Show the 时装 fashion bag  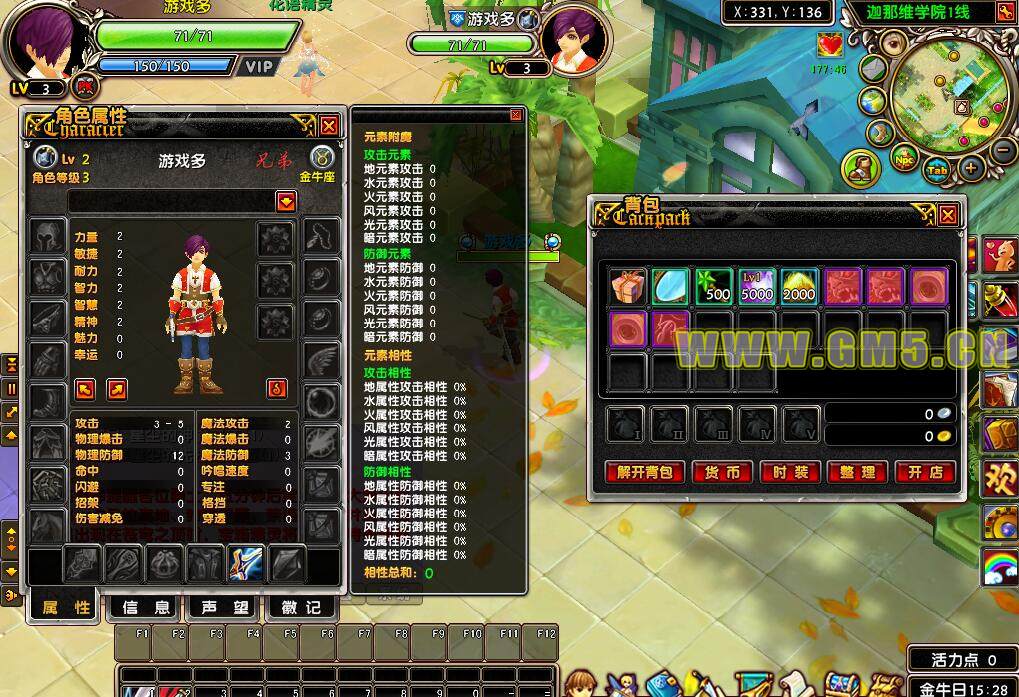coord(790,472)
